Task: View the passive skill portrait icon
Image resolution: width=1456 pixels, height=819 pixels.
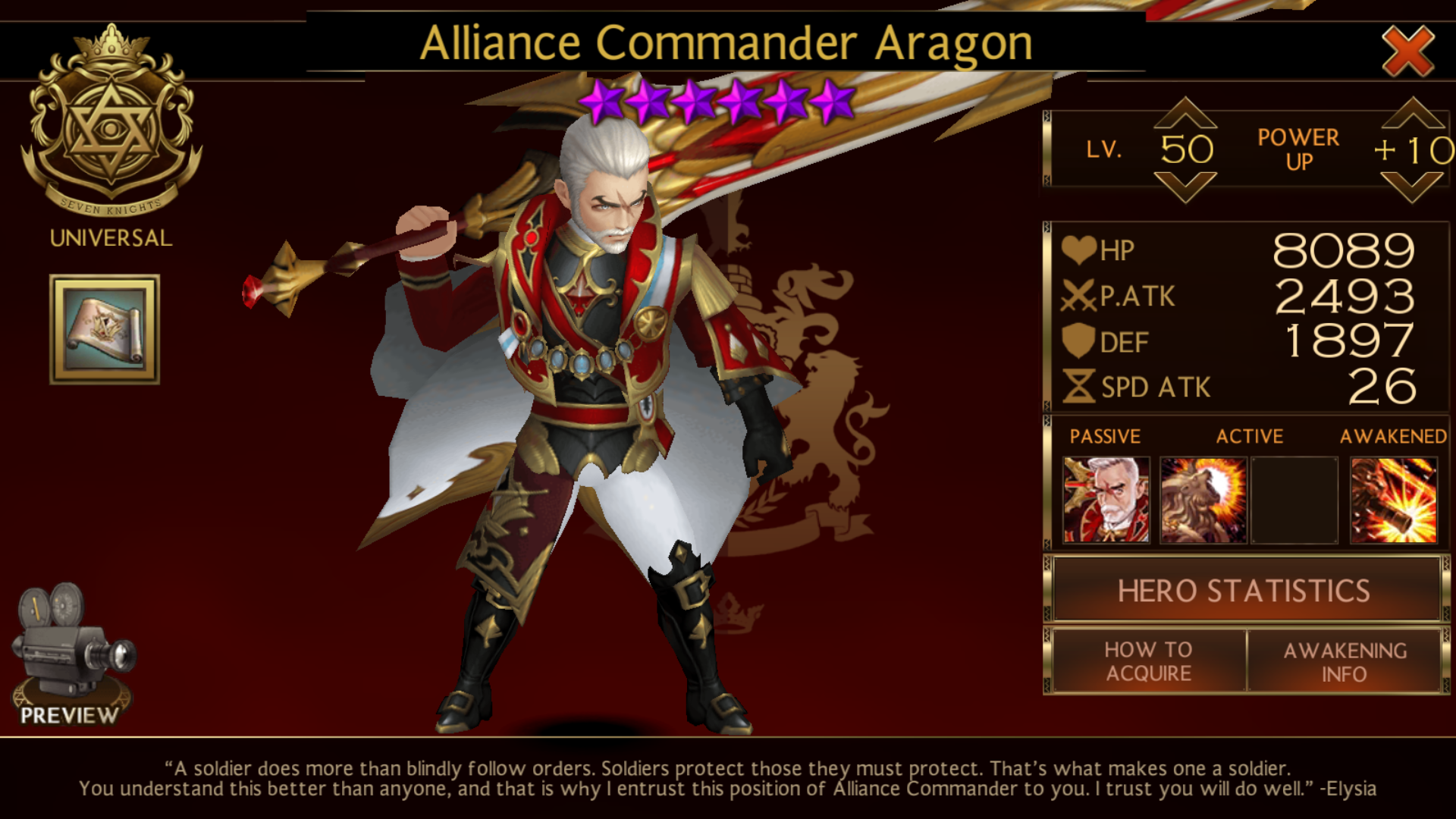Action: click(1106, 500)
